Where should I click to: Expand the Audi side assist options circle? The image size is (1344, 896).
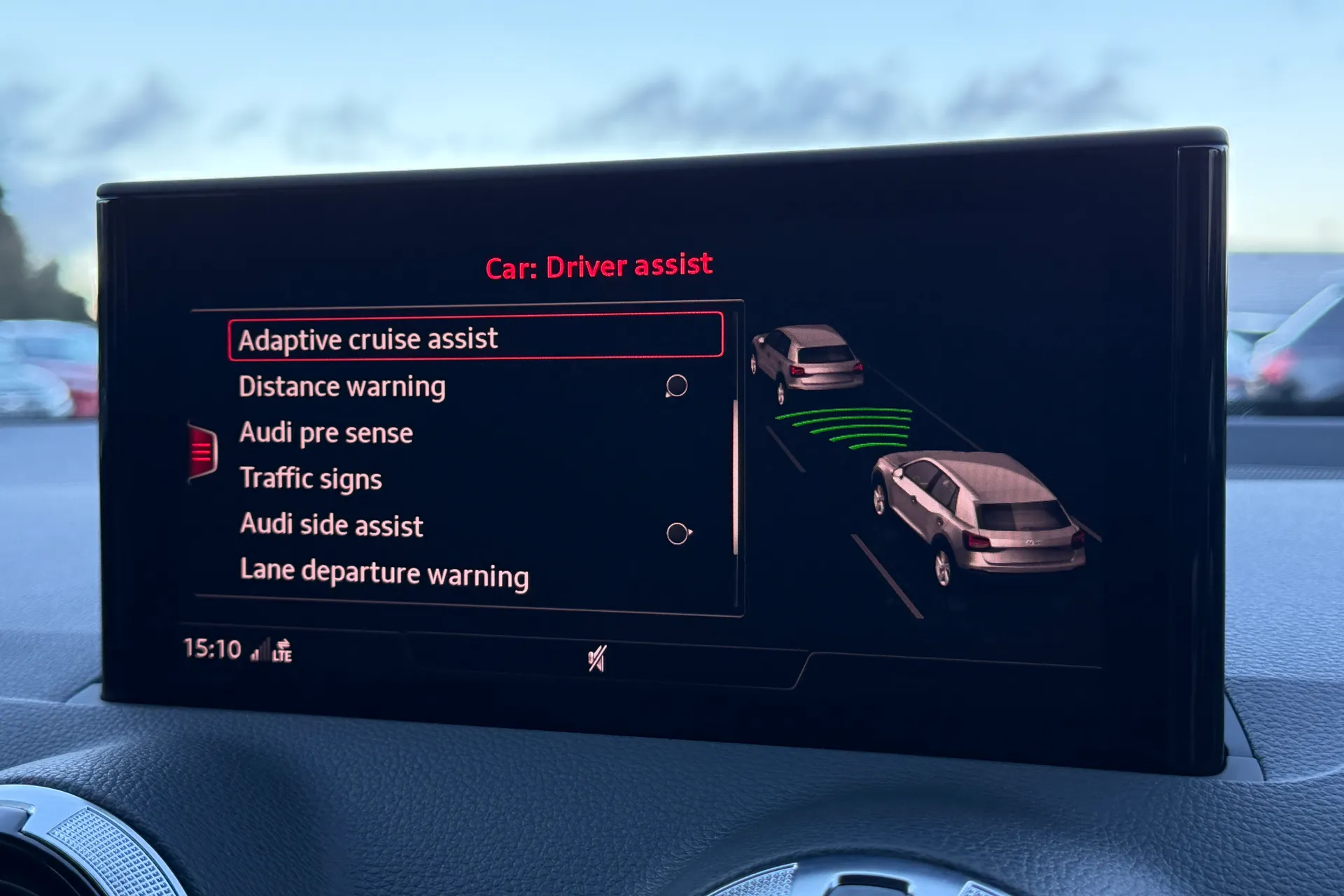pyautogui.click(x=678, y=533)
